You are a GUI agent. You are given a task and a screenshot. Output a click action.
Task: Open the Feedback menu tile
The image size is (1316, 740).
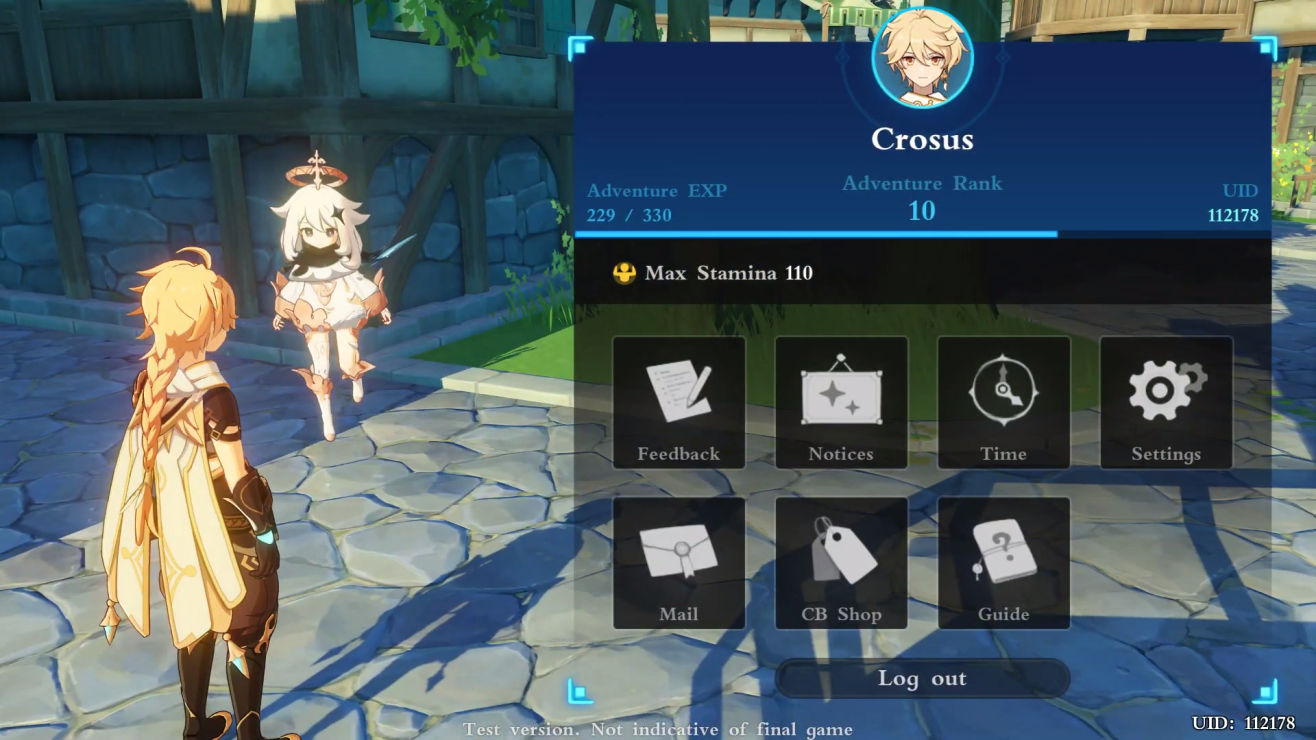679,402
